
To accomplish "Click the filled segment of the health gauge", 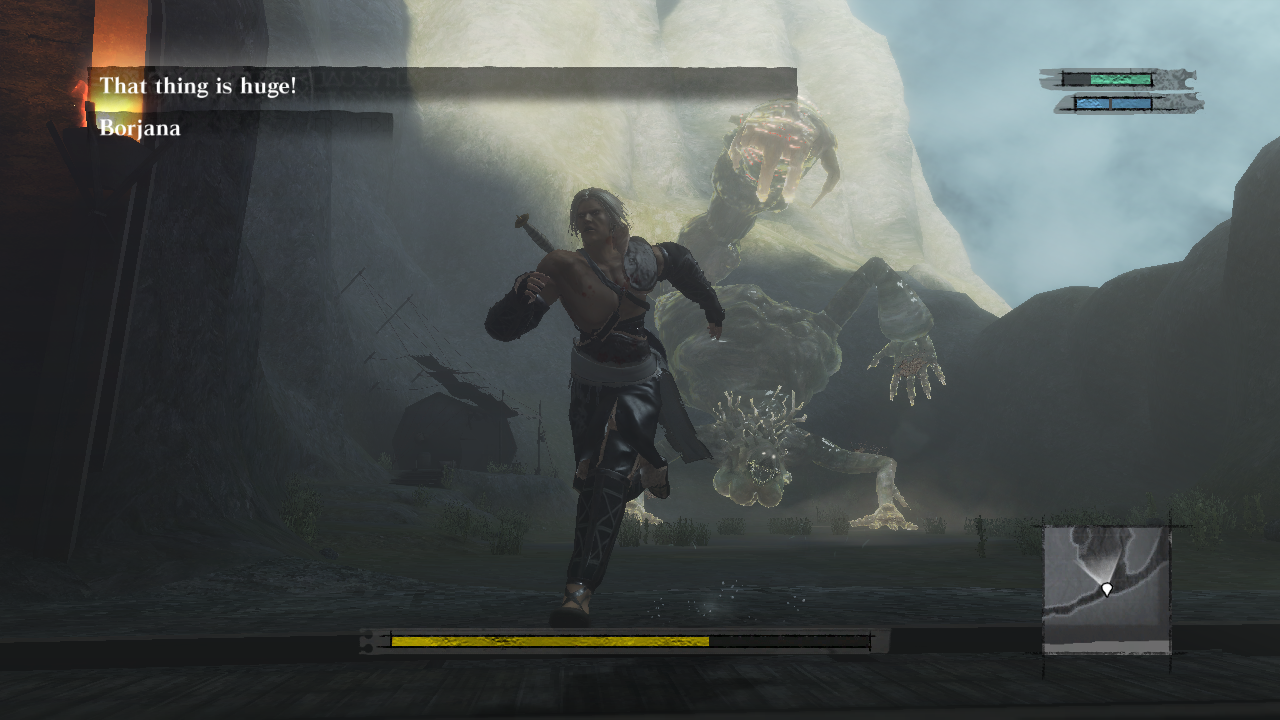I will (x=1120, y=78).
